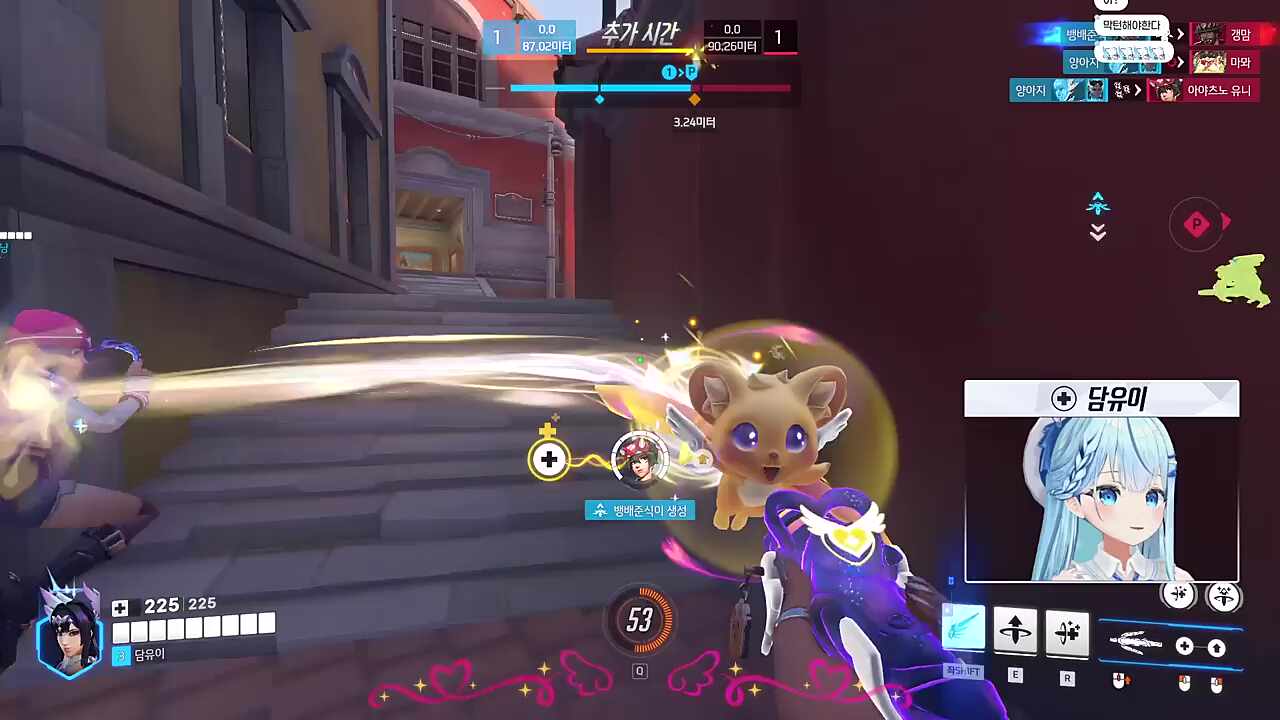Select the red payload P objective marker

click(x=1197, y=225)
